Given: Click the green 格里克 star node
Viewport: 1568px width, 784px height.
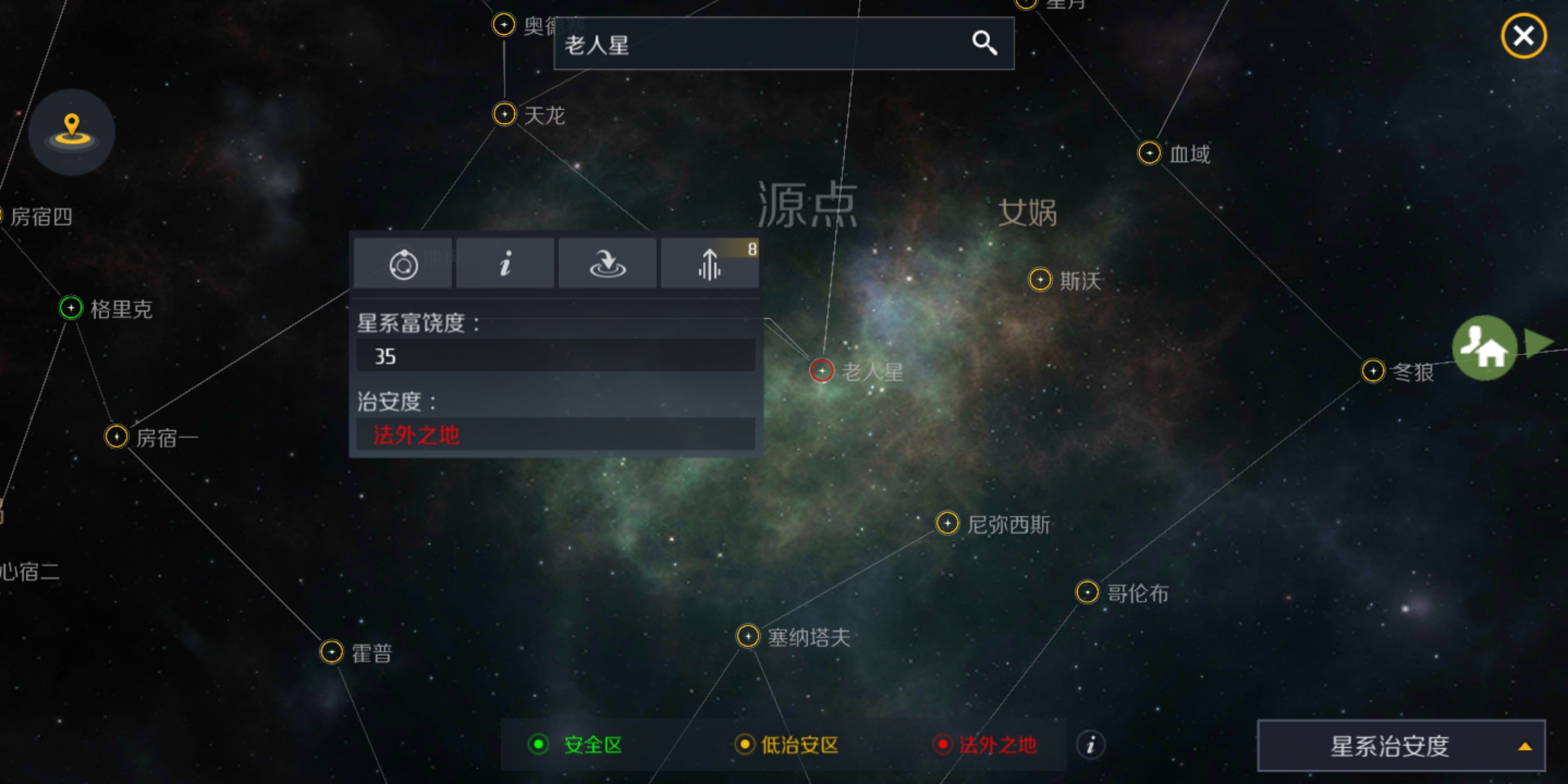Looking at the screenshot, I should tap(70, 309).
